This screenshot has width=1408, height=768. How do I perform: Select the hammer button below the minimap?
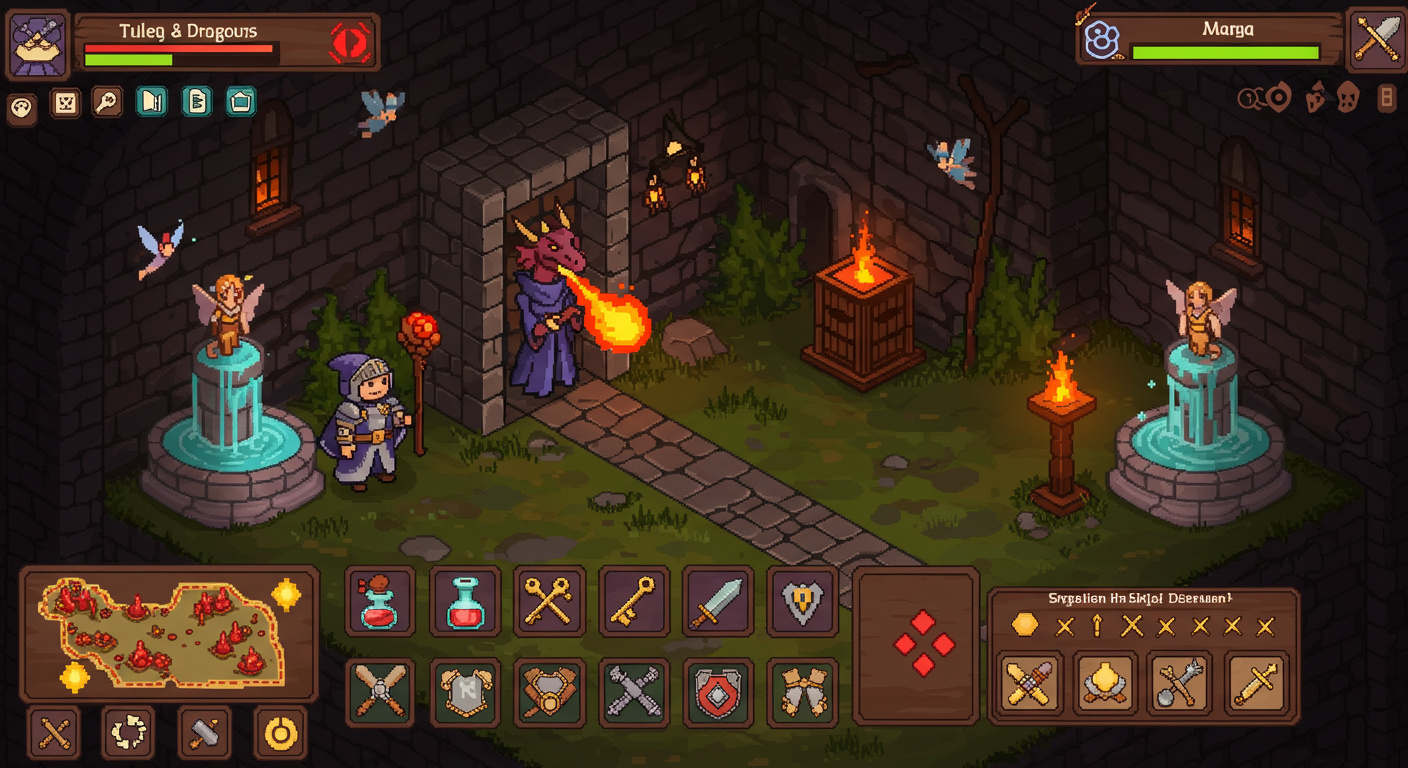click(x=204, y=734)
